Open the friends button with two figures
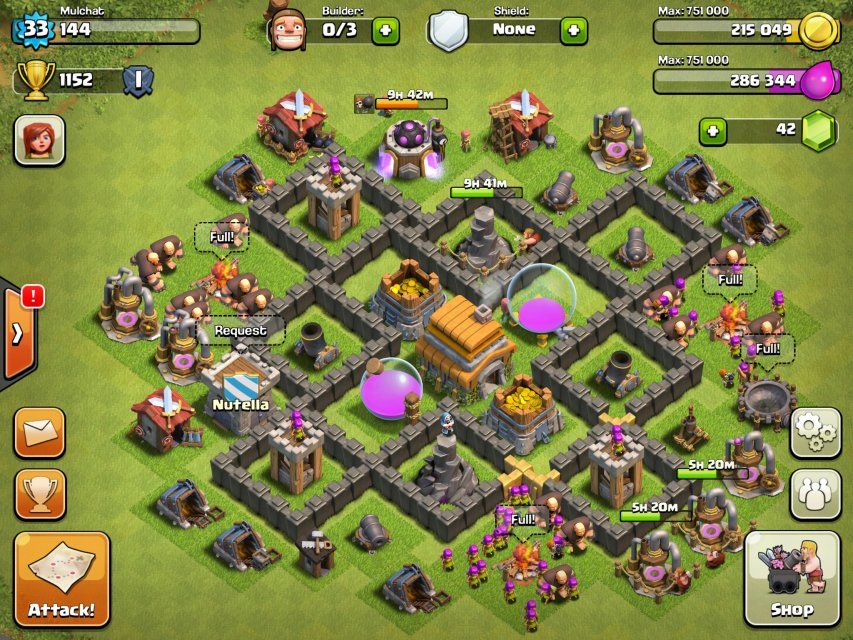Screen dimensions: 853x640 tap(815, 492)
